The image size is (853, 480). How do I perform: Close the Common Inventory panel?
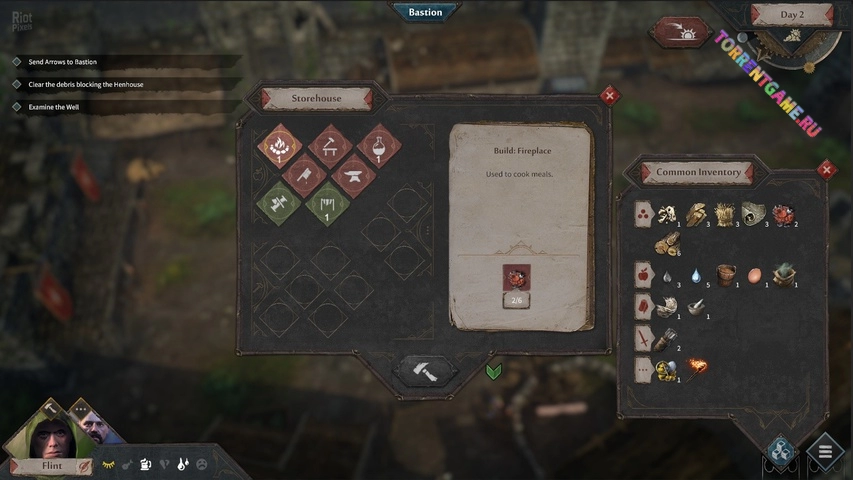tap(826, 170)
